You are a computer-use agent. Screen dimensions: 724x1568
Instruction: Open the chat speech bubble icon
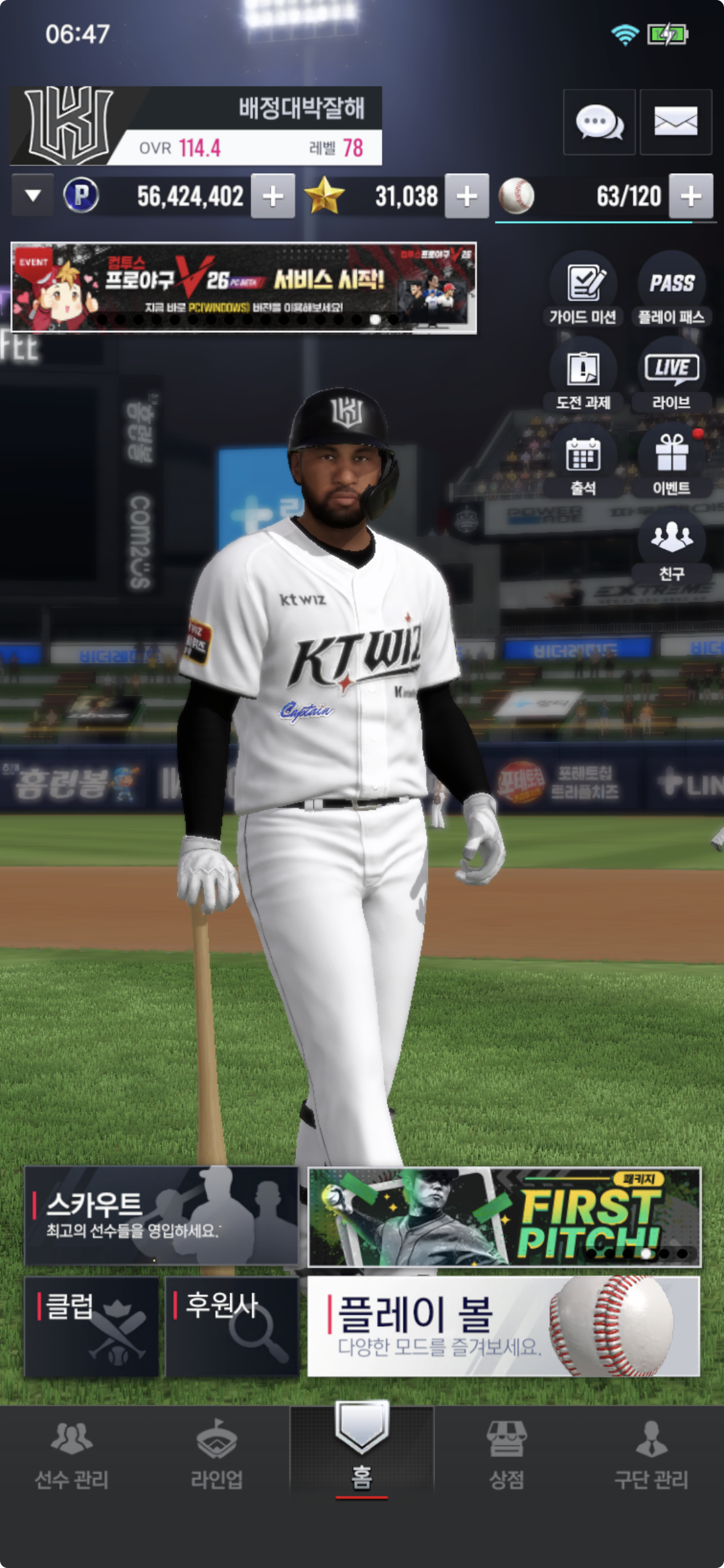[x=599, y=122]
